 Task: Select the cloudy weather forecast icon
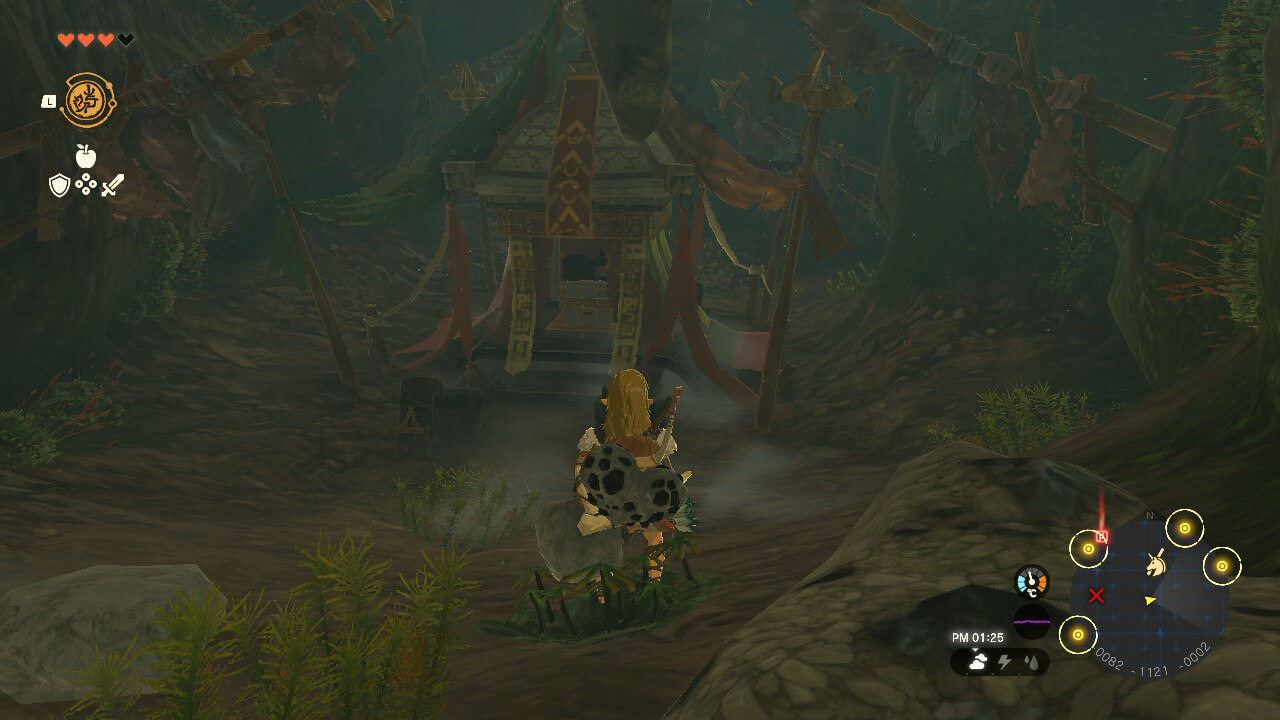[978, 661]
